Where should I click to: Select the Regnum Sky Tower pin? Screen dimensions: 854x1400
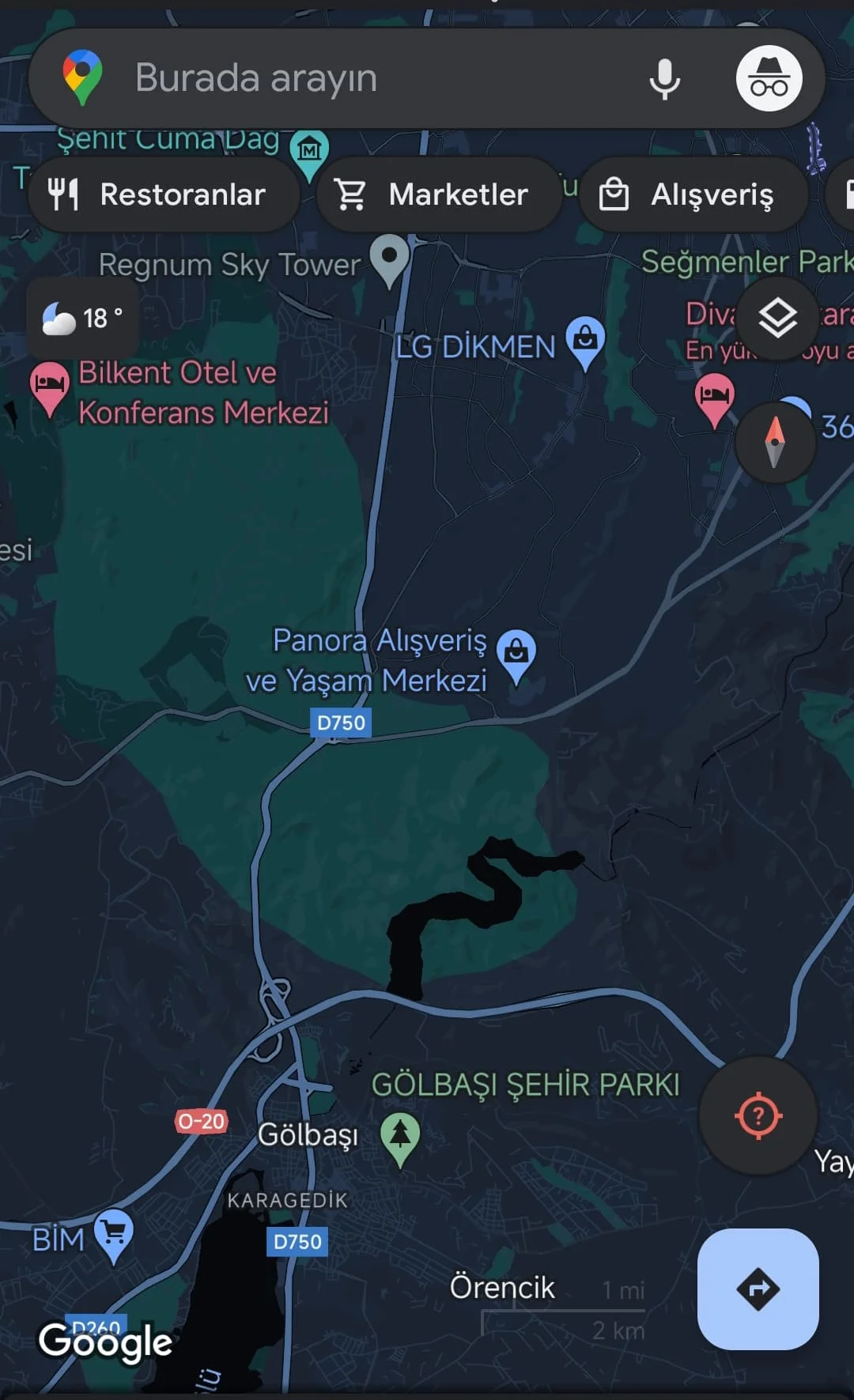[x=390, y=258]
